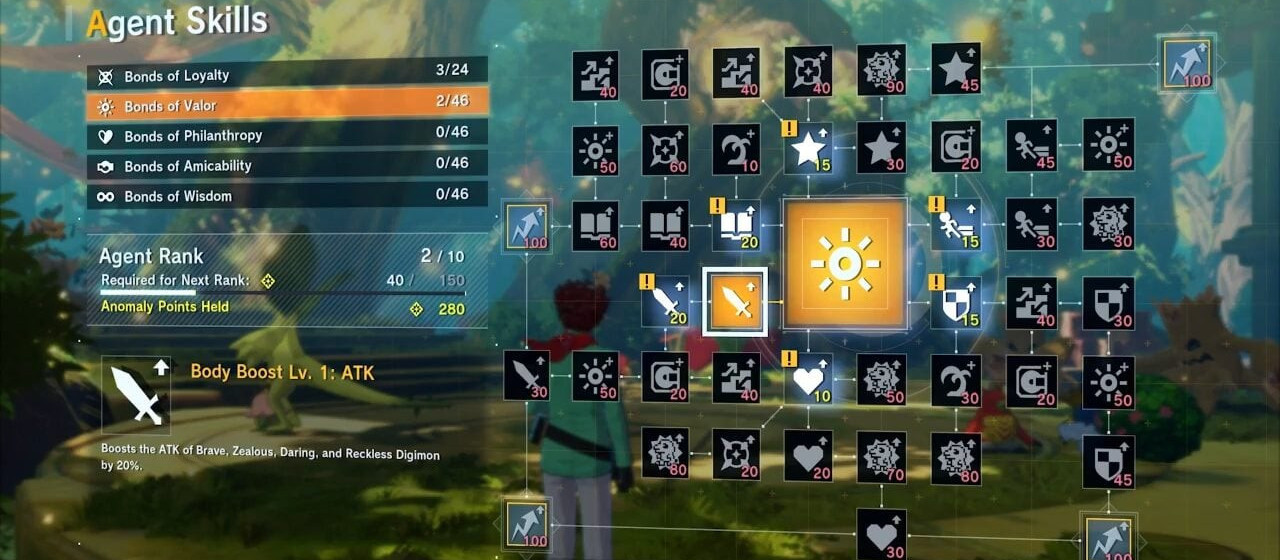Select the star skill costing 45 points

pyautogui.click(x=955, y=69)
